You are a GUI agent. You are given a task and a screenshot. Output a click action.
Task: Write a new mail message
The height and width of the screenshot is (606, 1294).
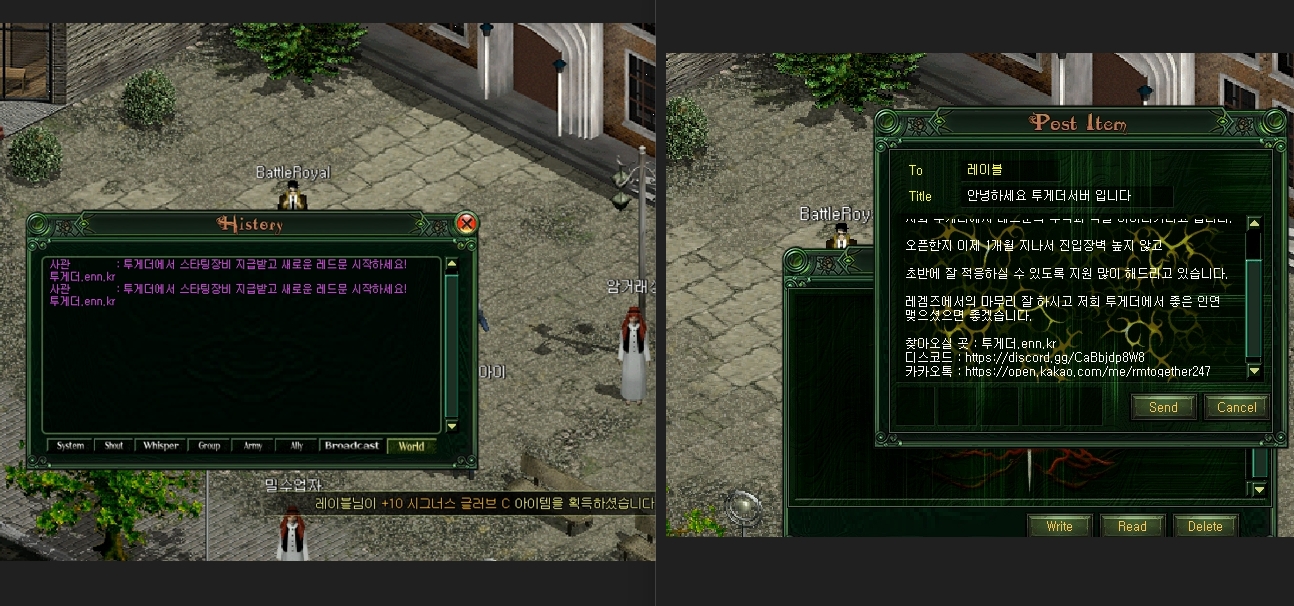click(1059, 526)
